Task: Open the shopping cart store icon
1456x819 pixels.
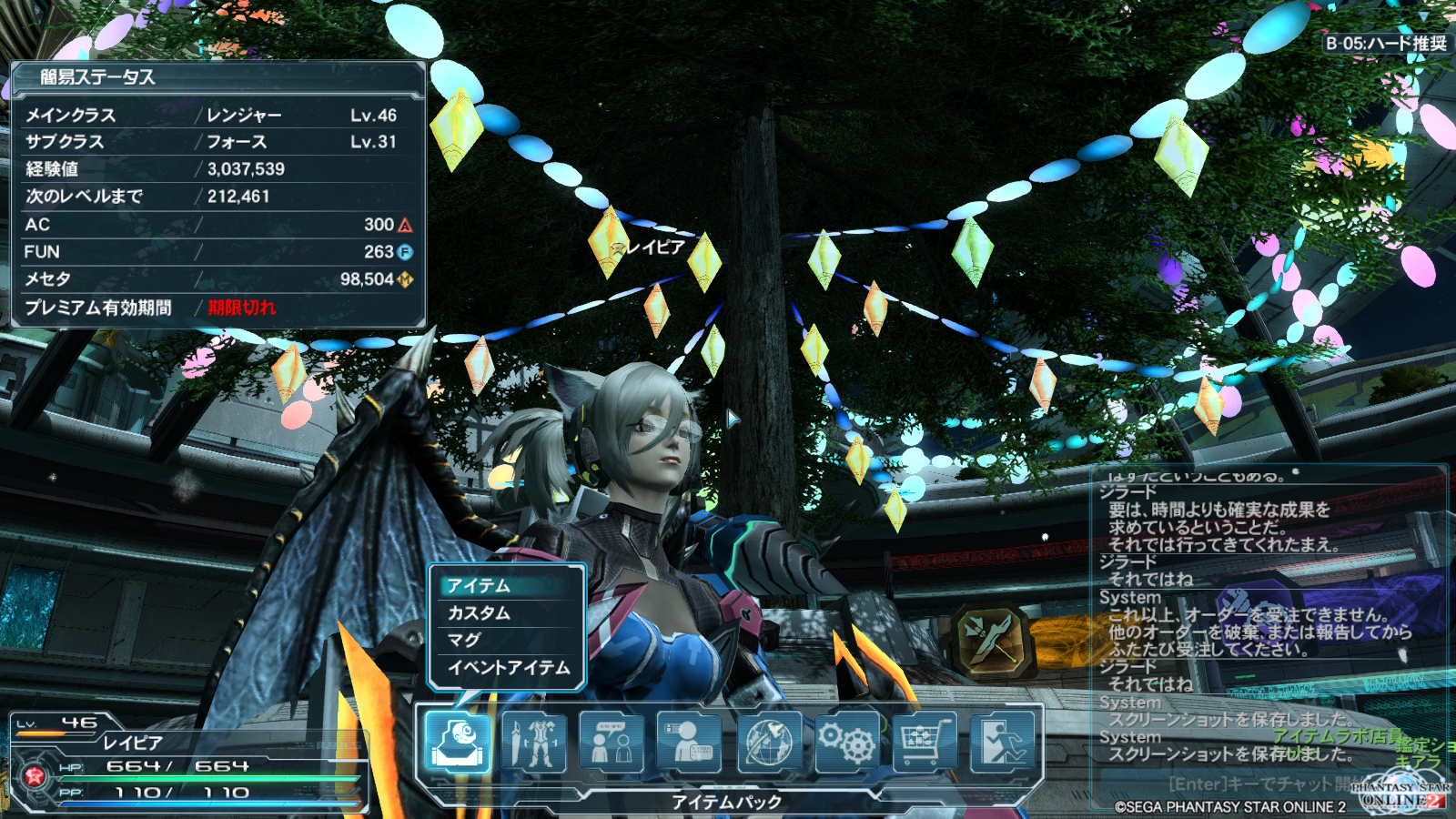Action: [x=925, y=742]
